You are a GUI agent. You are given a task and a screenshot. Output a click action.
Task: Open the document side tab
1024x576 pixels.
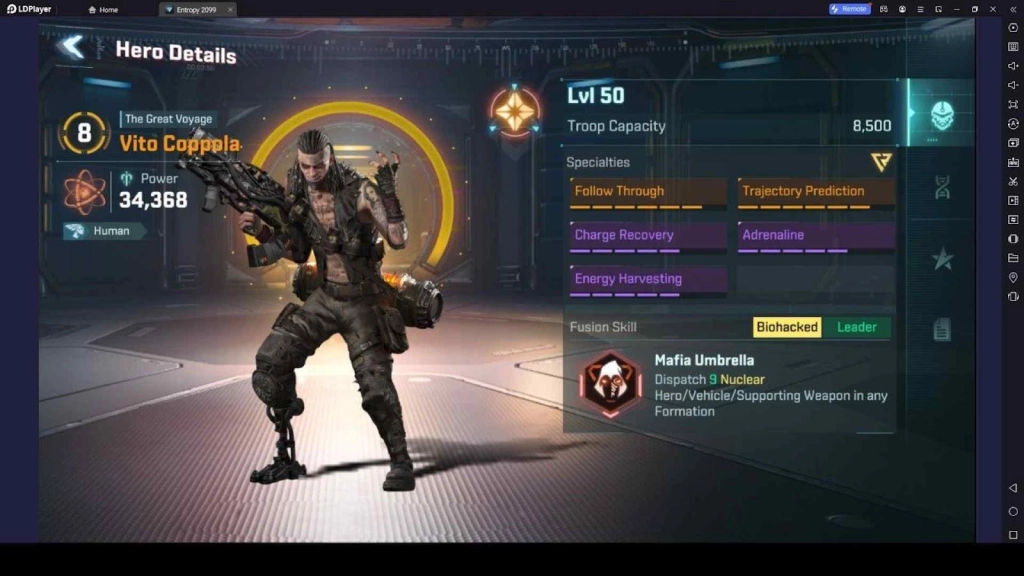(941, 329)
